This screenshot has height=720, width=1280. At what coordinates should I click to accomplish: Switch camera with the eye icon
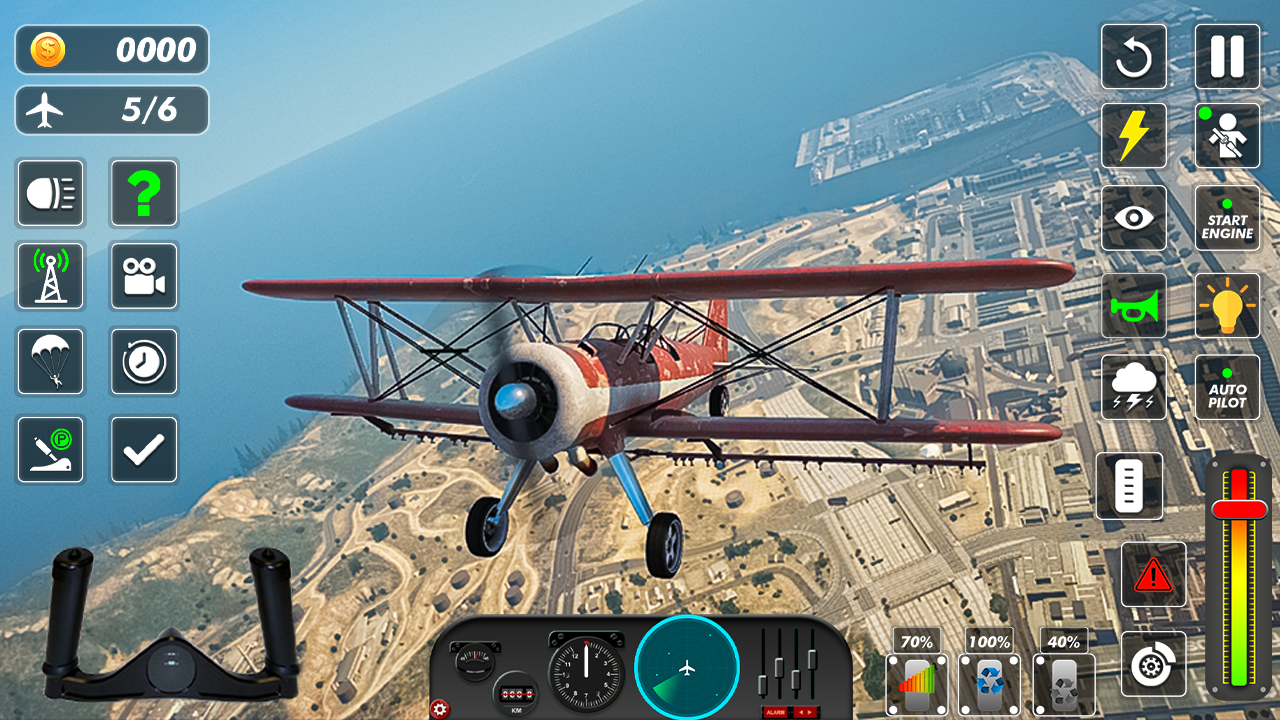point(1134,218)
